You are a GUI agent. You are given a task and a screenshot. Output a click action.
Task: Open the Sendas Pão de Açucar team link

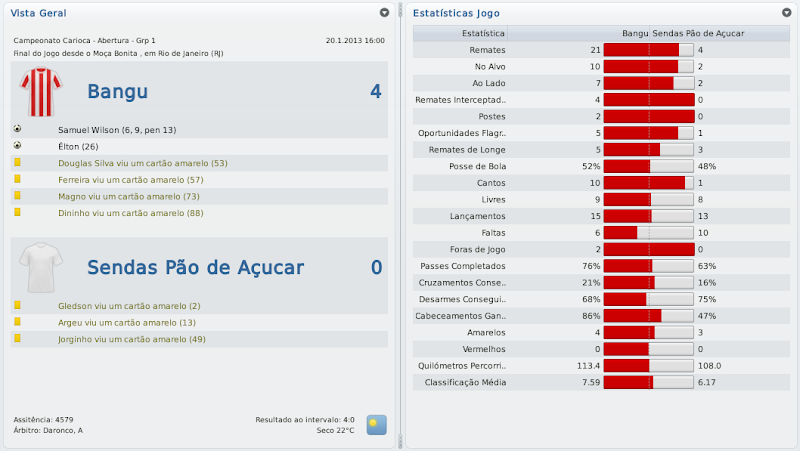pos(195,267)
